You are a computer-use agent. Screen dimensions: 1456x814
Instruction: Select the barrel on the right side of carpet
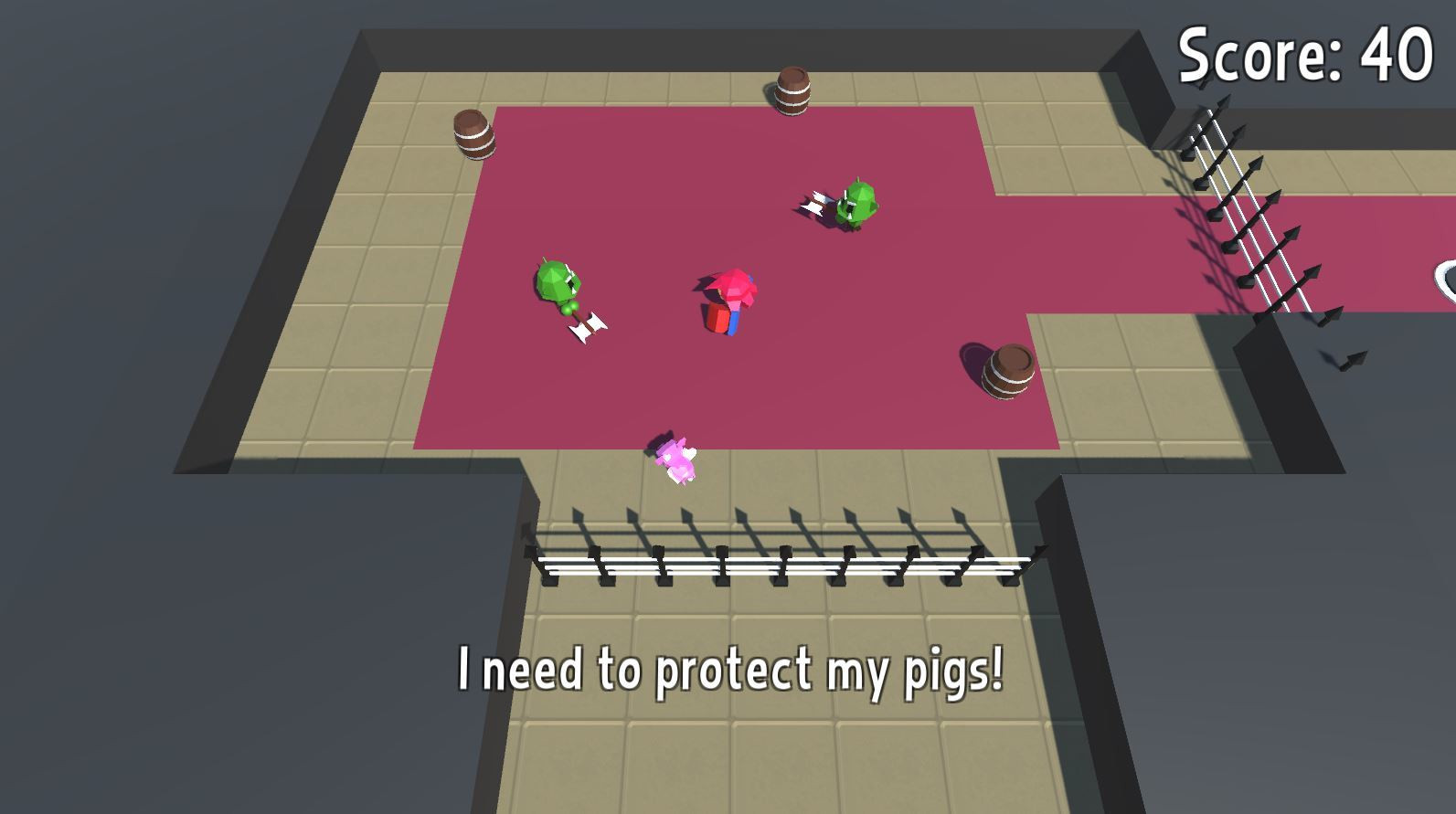[x=1009, y=370]
